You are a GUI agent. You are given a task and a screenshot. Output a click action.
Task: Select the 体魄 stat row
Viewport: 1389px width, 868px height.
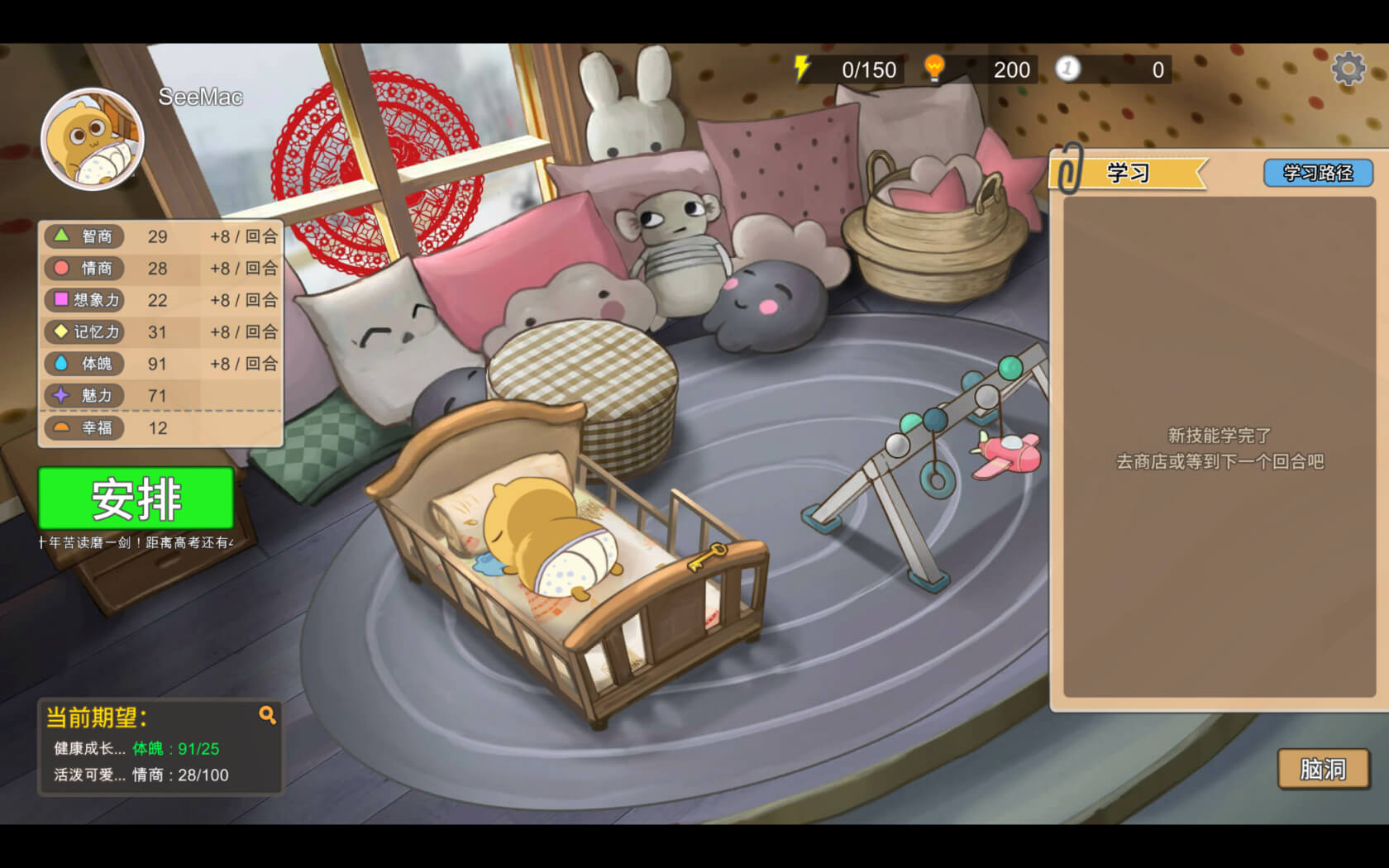pos(161,364)
